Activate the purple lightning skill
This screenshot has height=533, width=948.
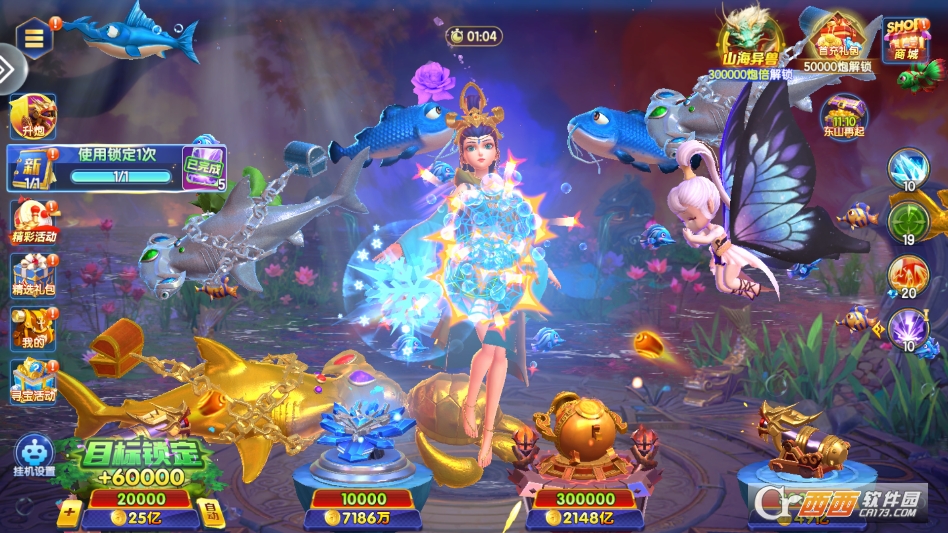pyautogui.click(x=908, y=329)
